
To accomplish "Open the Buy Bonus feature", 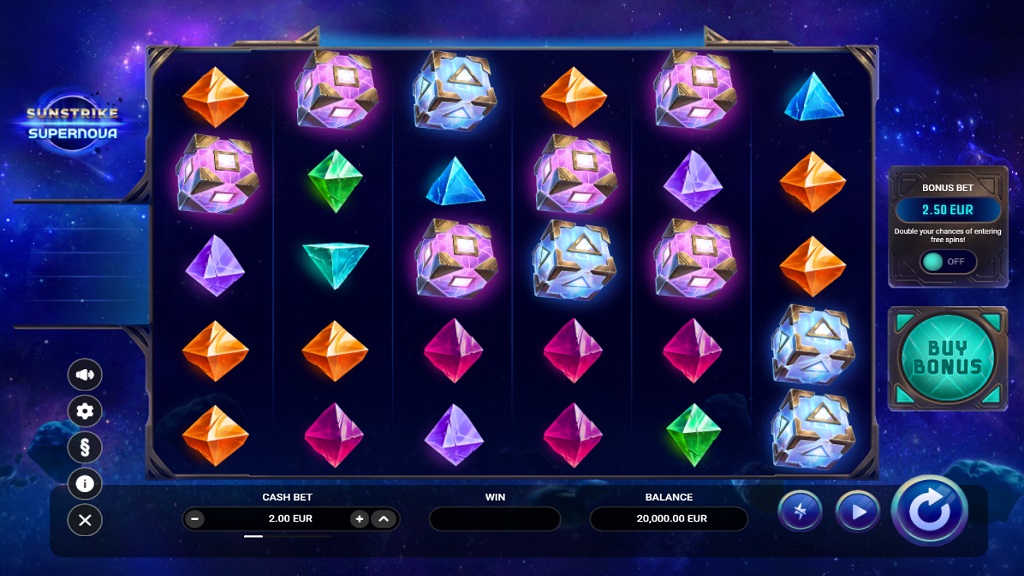I will pyautogui.click(x=947, y=358).
